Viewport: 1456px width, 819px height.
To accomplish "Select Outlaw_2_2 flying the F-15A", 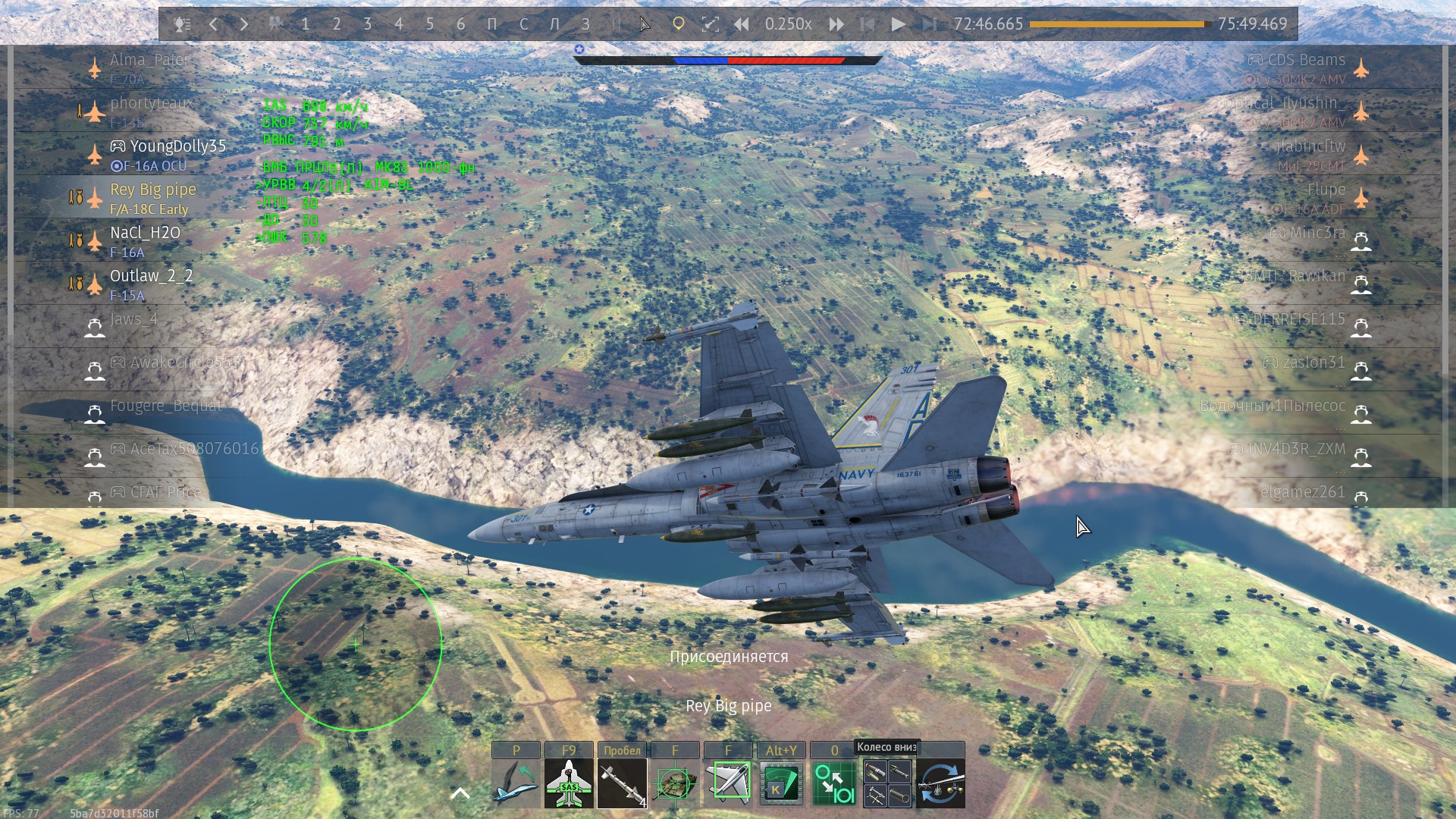I will 151,276.
